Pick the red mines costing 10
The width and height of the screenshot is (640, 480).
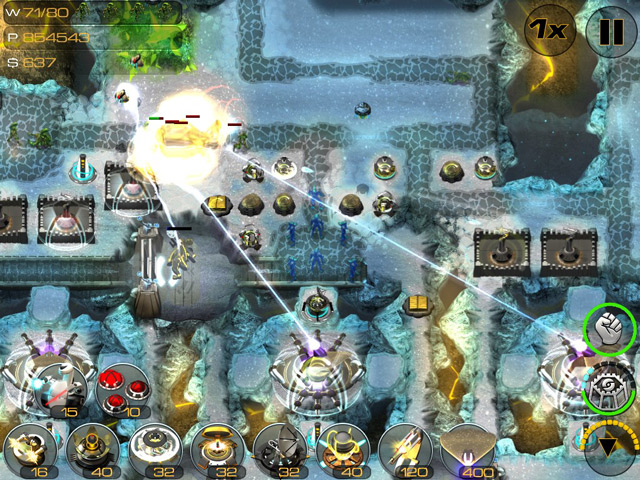122,390
